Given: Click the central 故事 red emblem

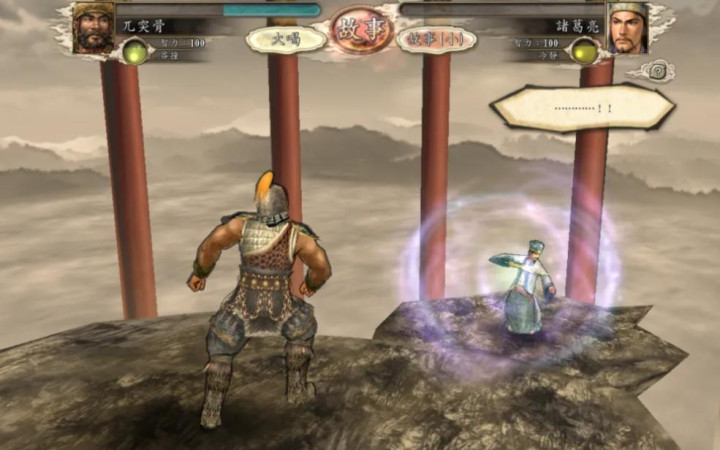Looking at the screenshot, I should [x=361, y=31].
